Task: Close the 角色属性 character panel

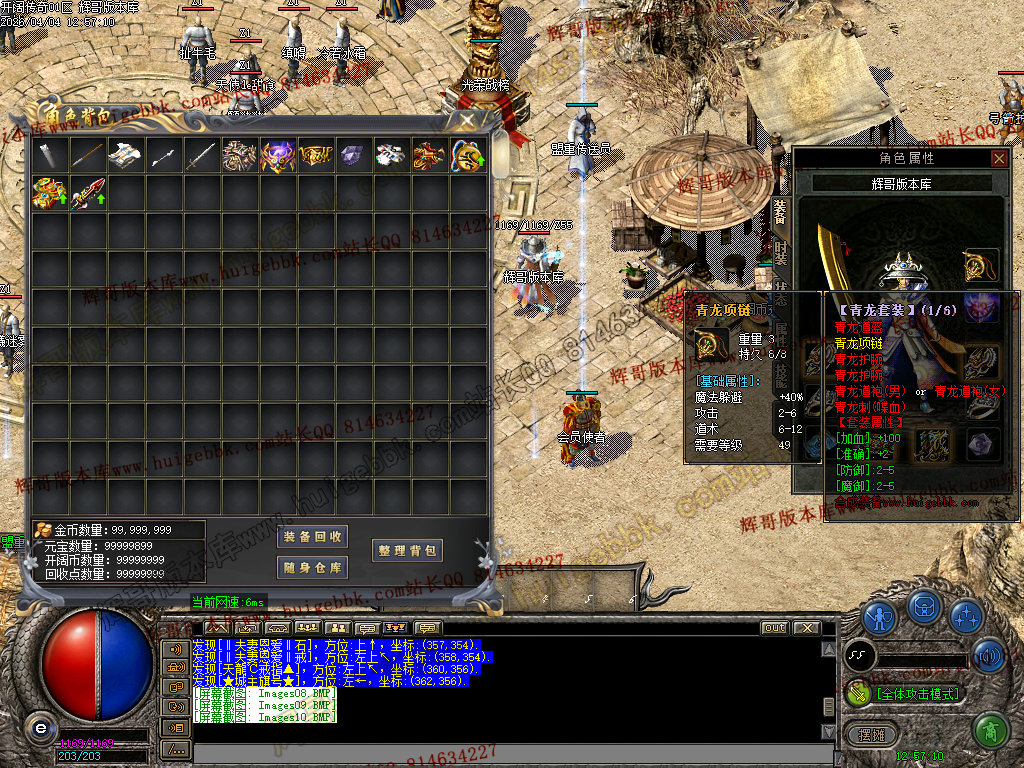Action: (x=999, y=158)
